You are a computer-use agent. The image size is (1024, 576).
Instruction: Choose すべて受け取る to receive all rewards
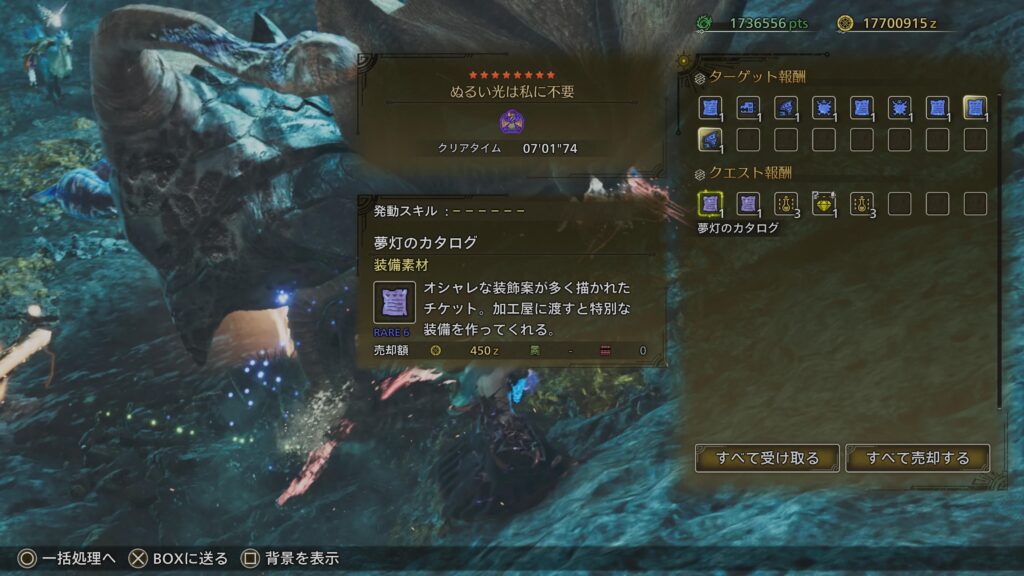(x=767, y=458)
